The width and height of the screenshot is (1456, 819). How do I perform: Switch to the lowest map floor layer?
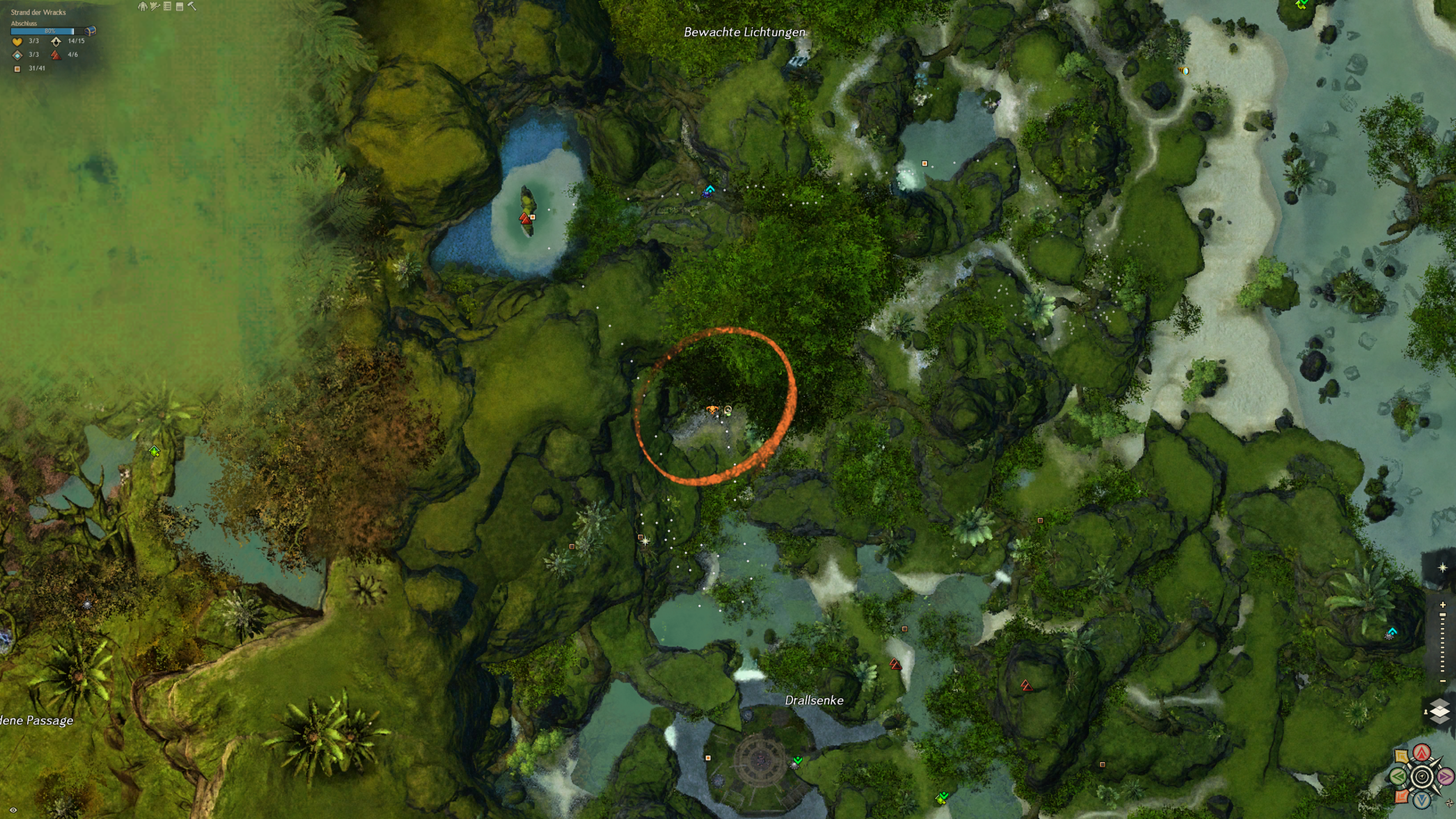click(1440, 719)
